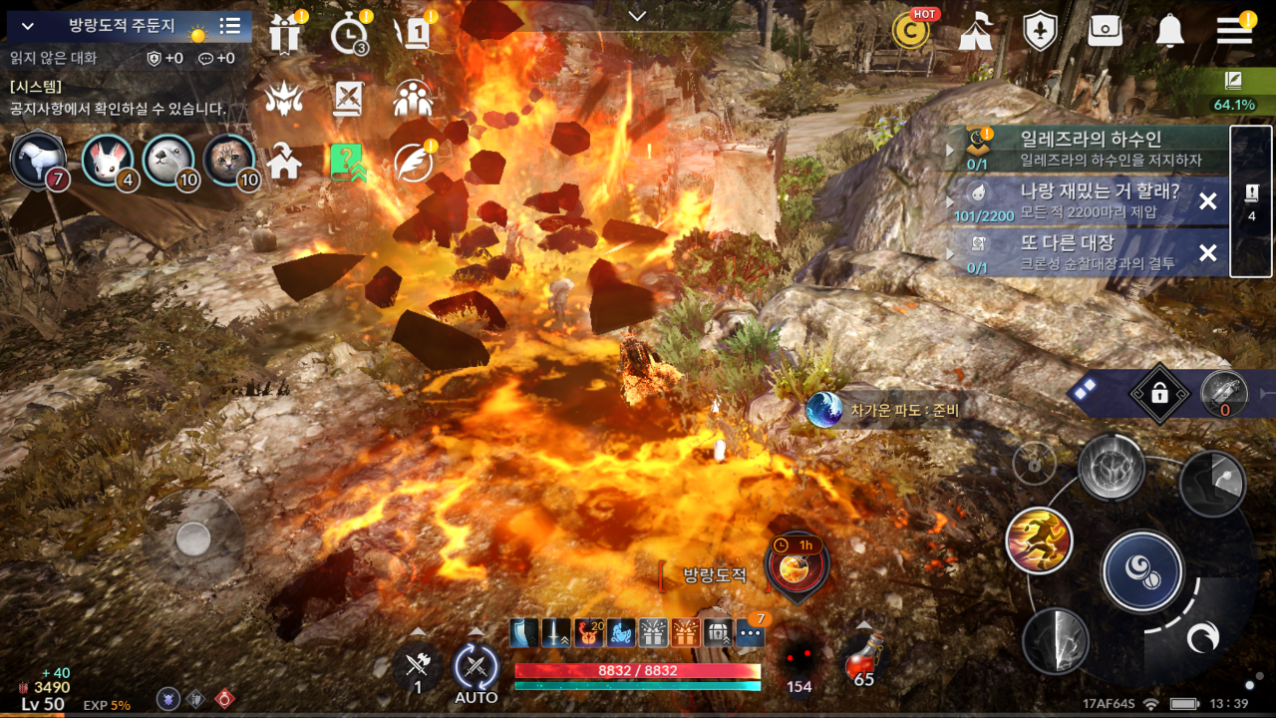The image size is (1276, 718).
Task: Activate the main swirl attack skill
Action: 1142,571
